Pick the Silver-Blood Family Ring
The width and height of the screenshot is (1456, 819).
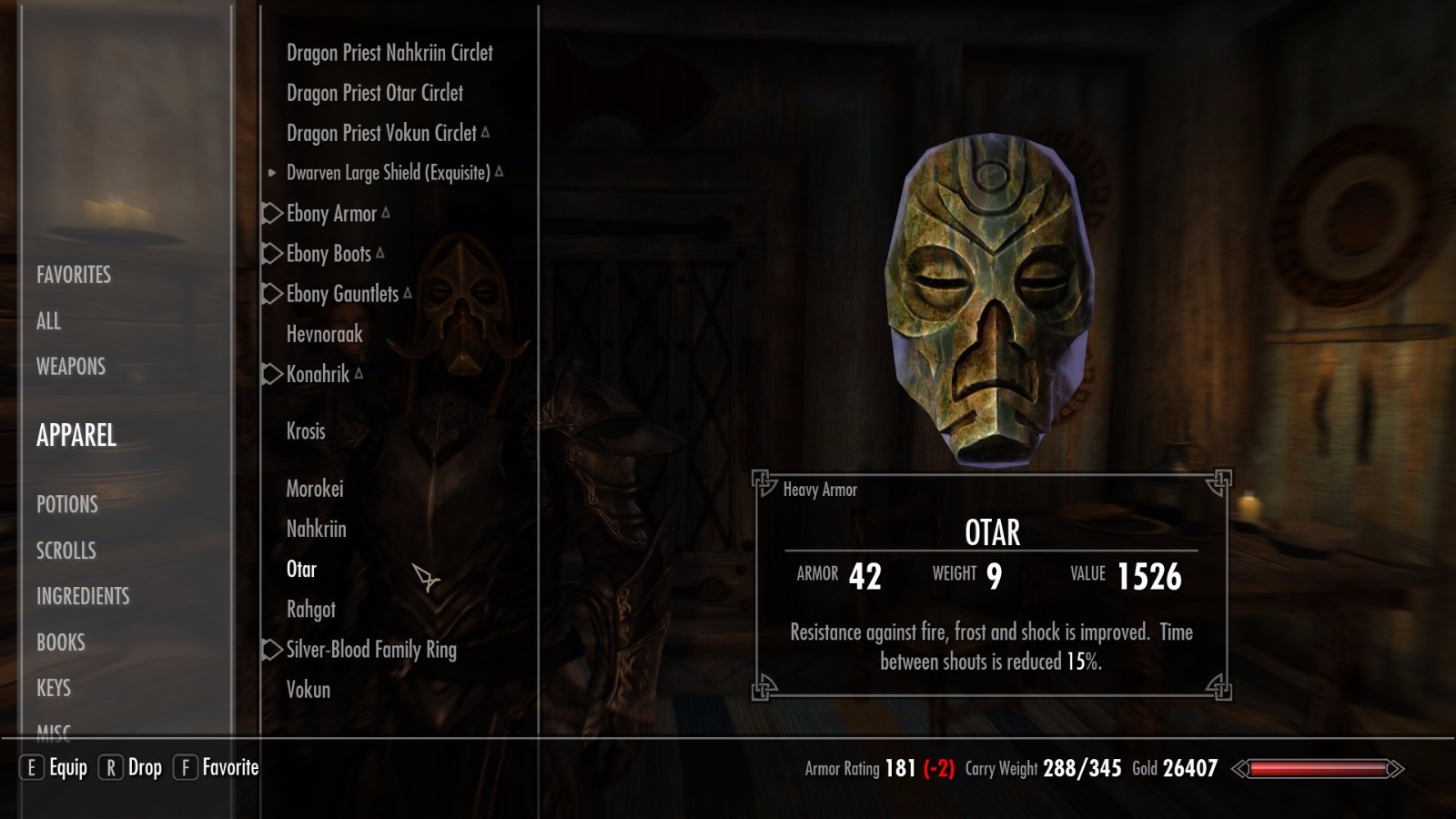[x=371, y=650]
